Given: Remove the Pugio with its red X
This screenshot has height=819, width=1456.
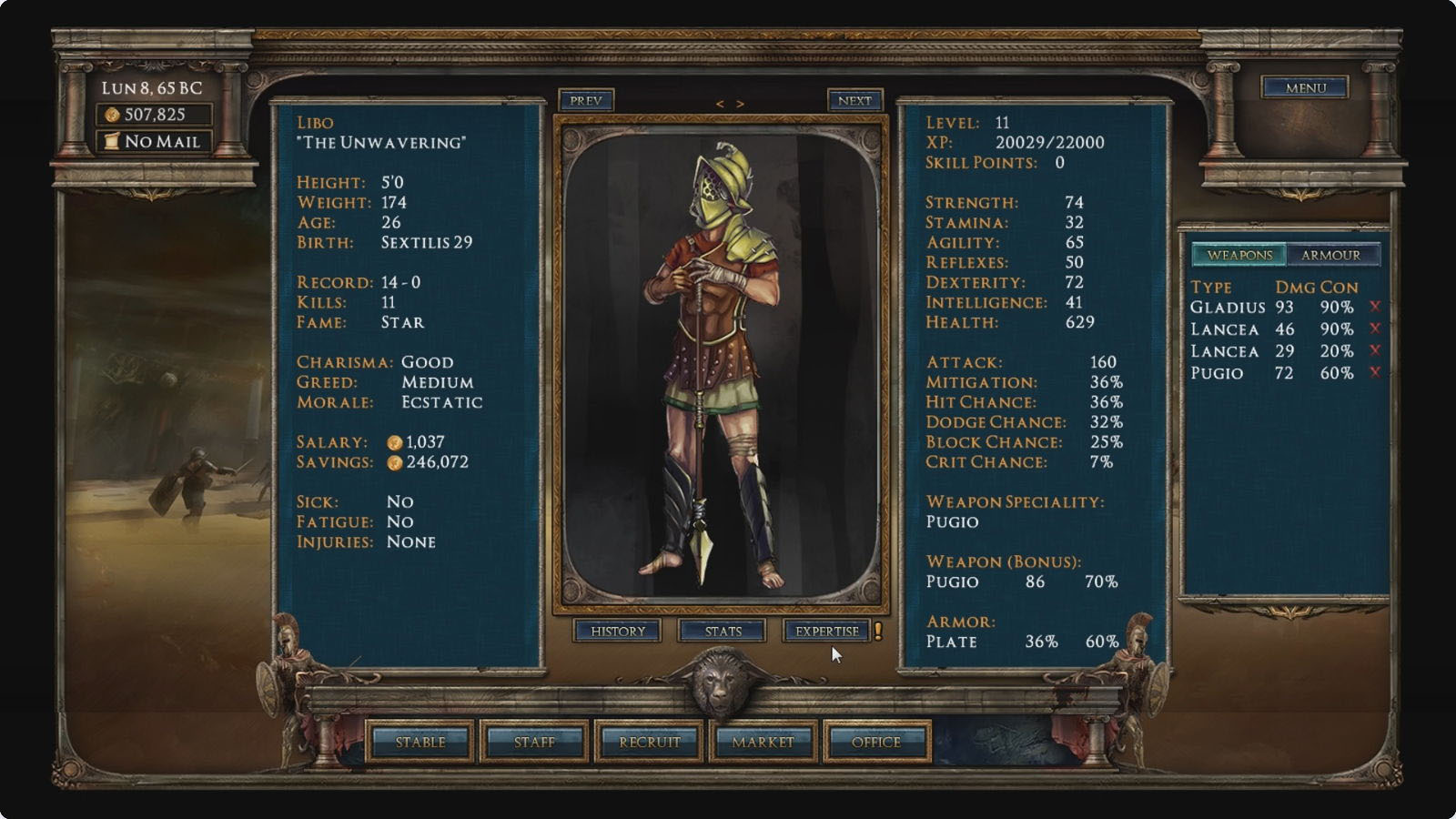Looking at the screenshot, I should tap(1374, 372).
